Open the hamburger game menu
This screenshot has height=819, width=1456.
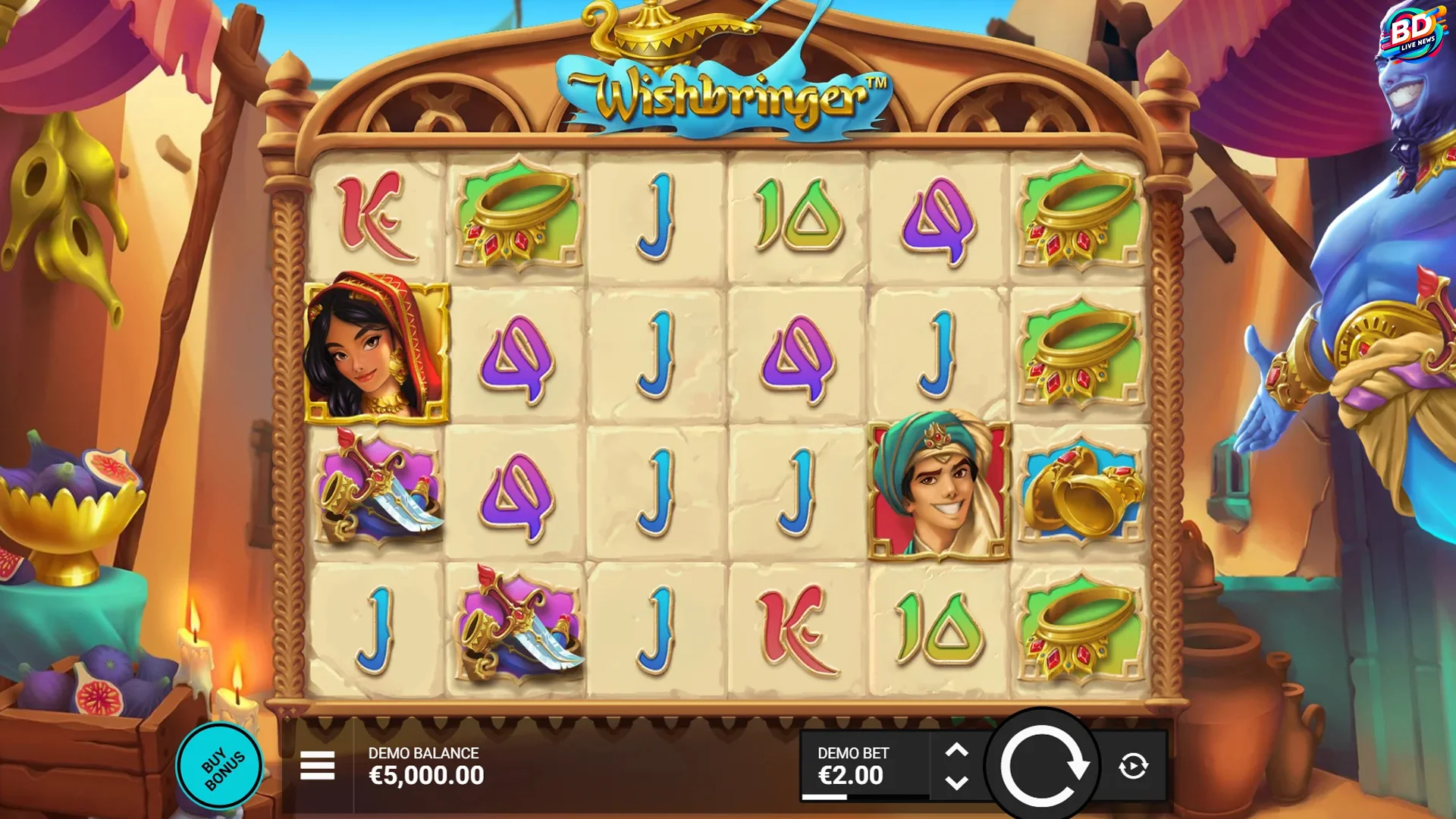click(317, 766)
